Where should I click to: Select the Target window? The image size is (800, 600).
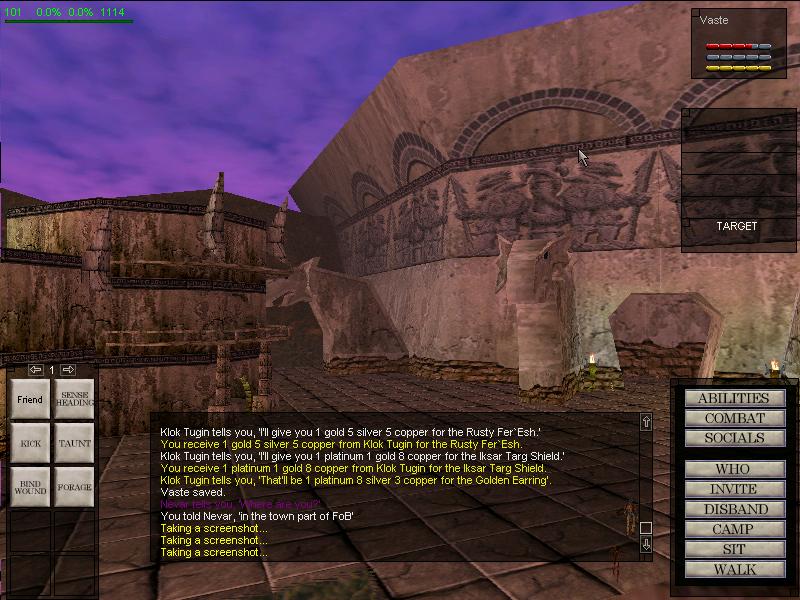point(736,226)
